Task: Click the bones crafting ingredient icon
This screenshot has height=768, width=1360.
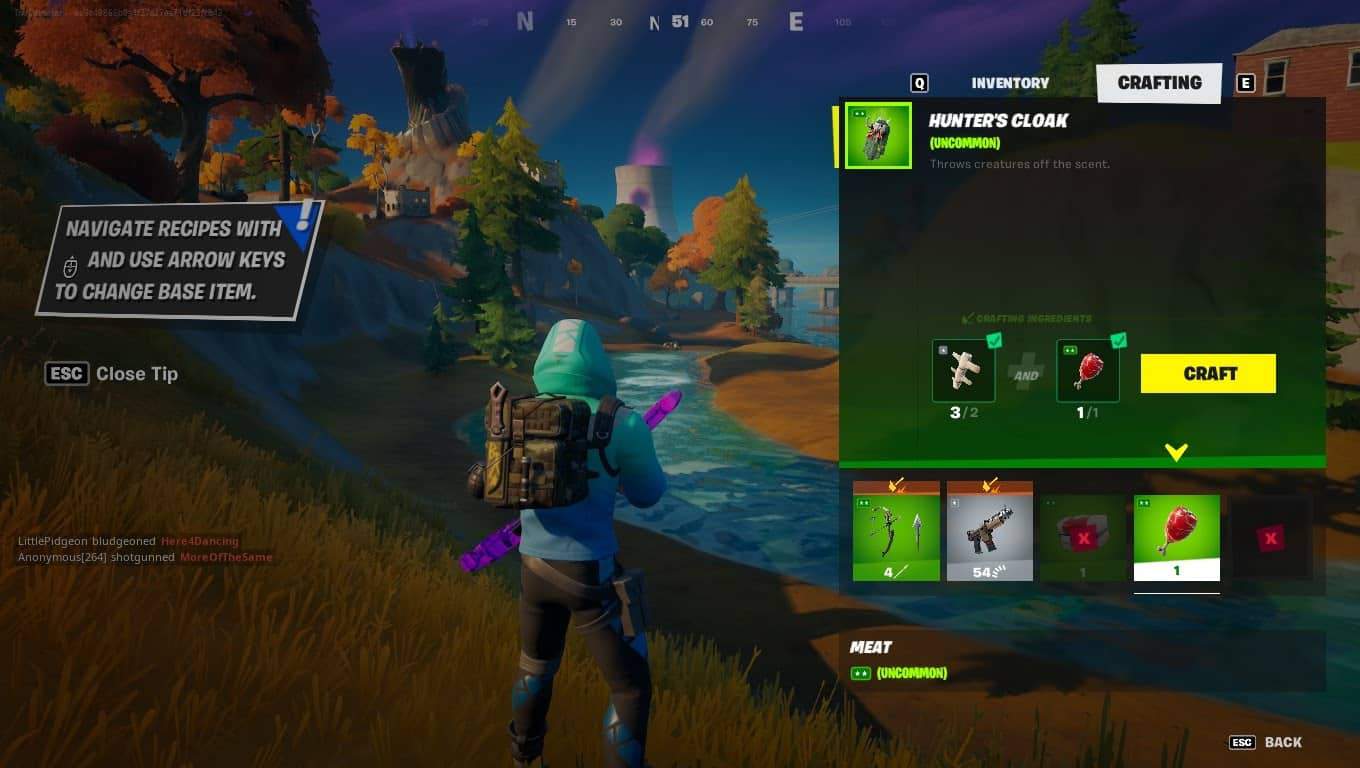Action: 962,370
